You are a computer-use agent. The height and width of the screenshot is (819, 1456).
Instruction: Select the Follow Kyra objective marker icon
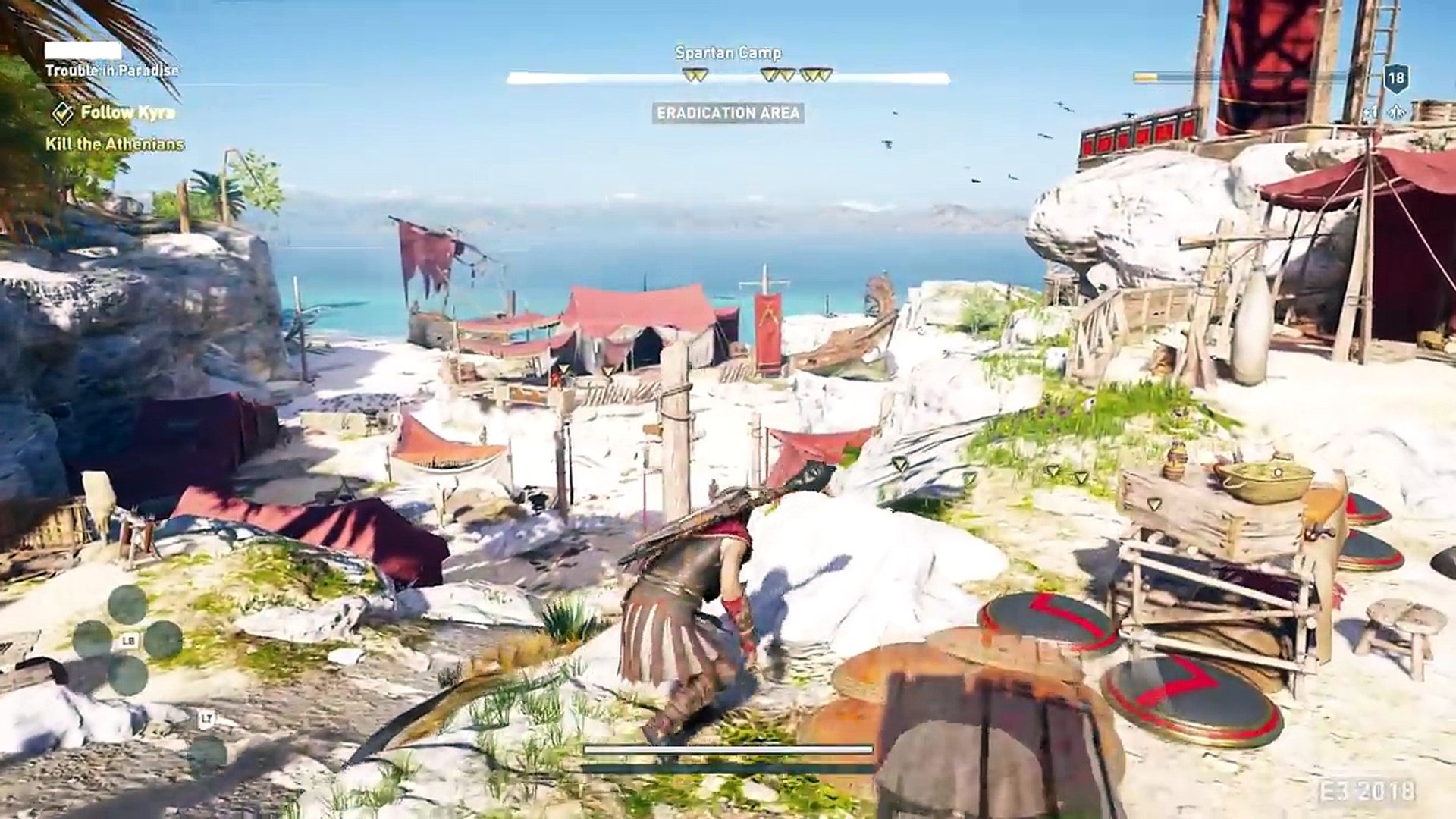[x=63, y=113]
